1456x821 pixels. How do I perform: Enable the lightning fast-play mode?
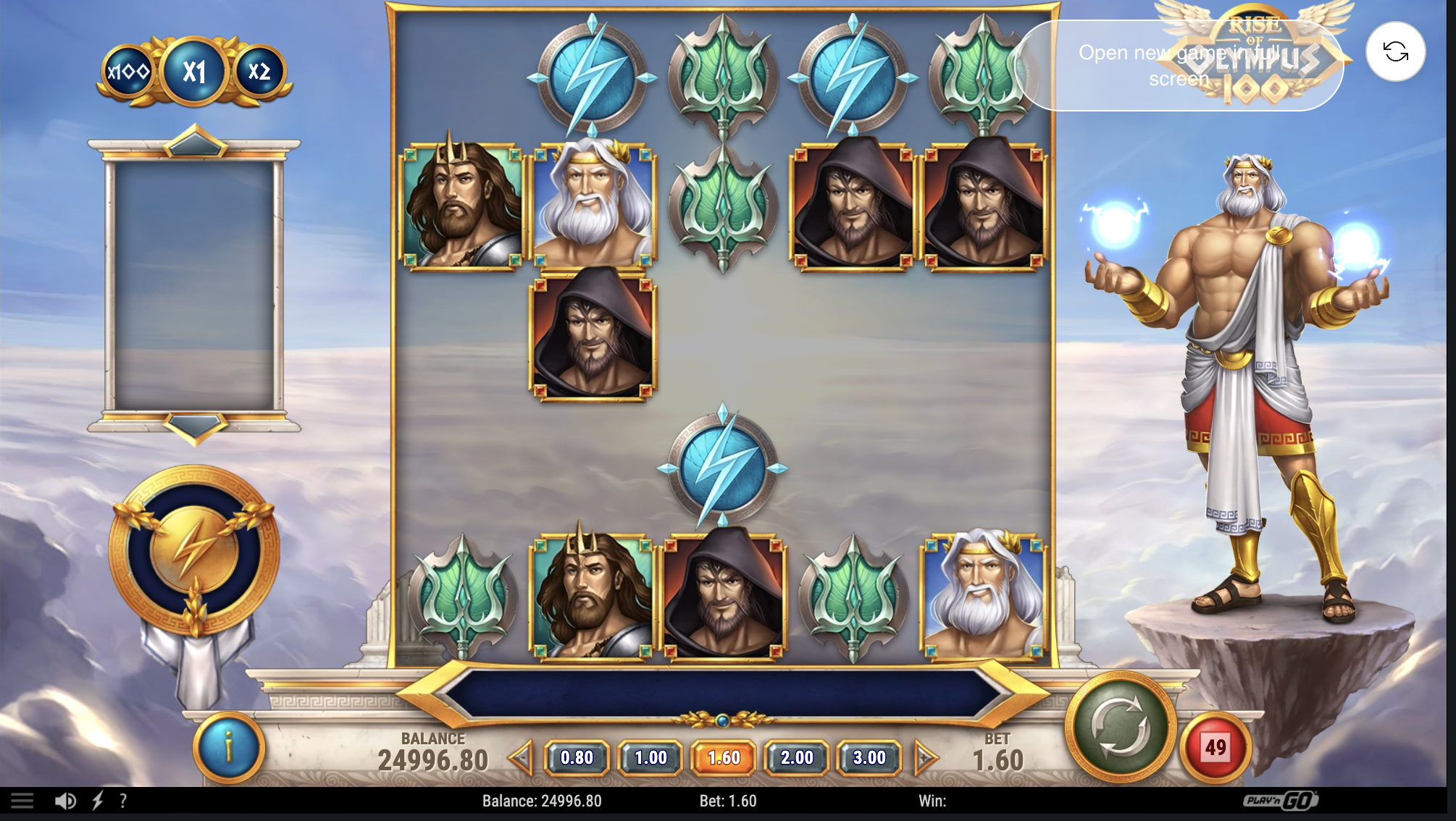[96, 801]
